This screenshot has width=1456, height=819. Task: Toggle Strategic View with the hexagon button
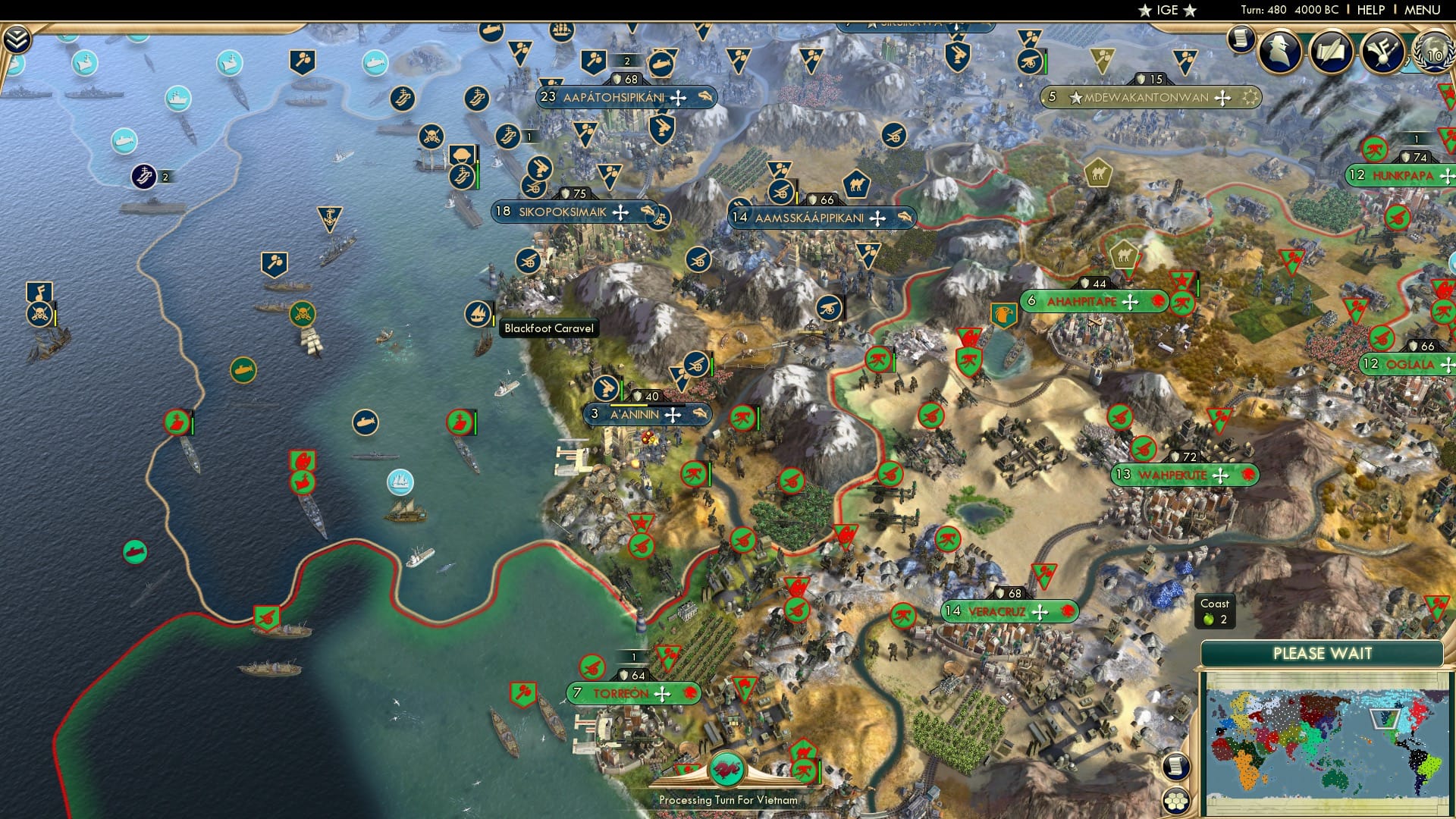point(1175,801)
